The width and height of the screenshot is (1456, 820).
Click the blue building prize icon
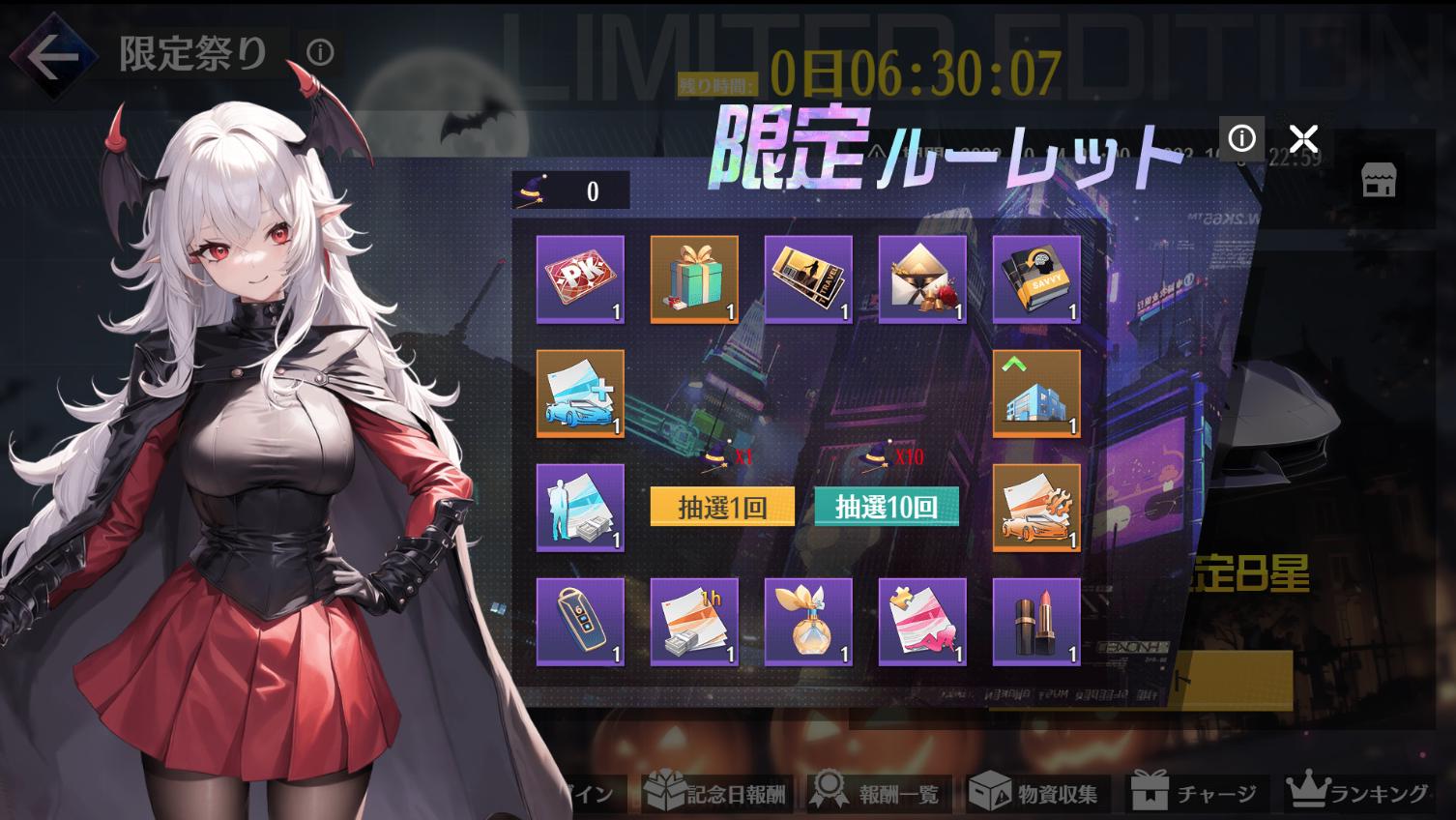point(1035,394)
